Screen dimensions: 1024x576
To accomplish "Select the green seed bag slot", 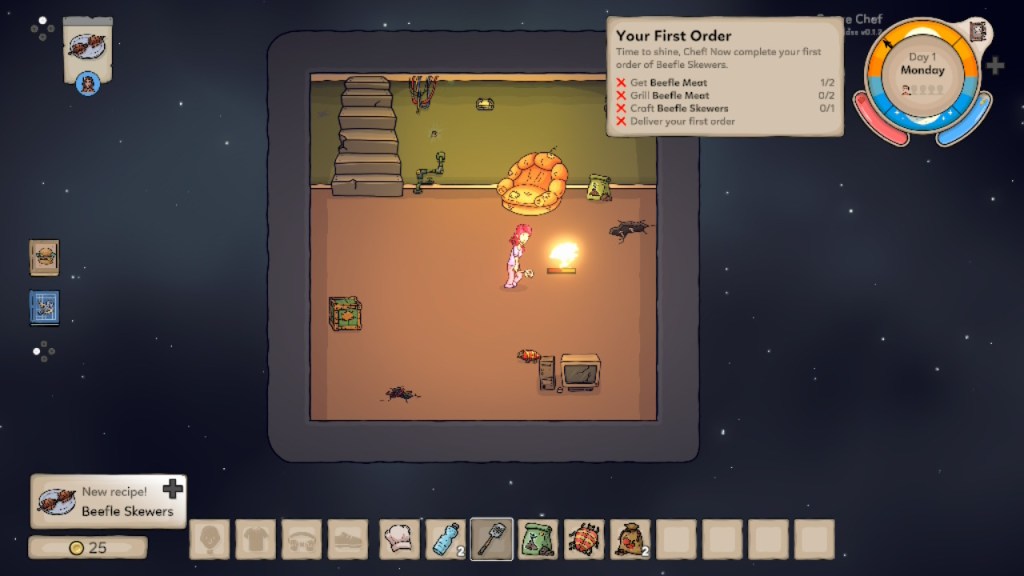I will [538, 540].
